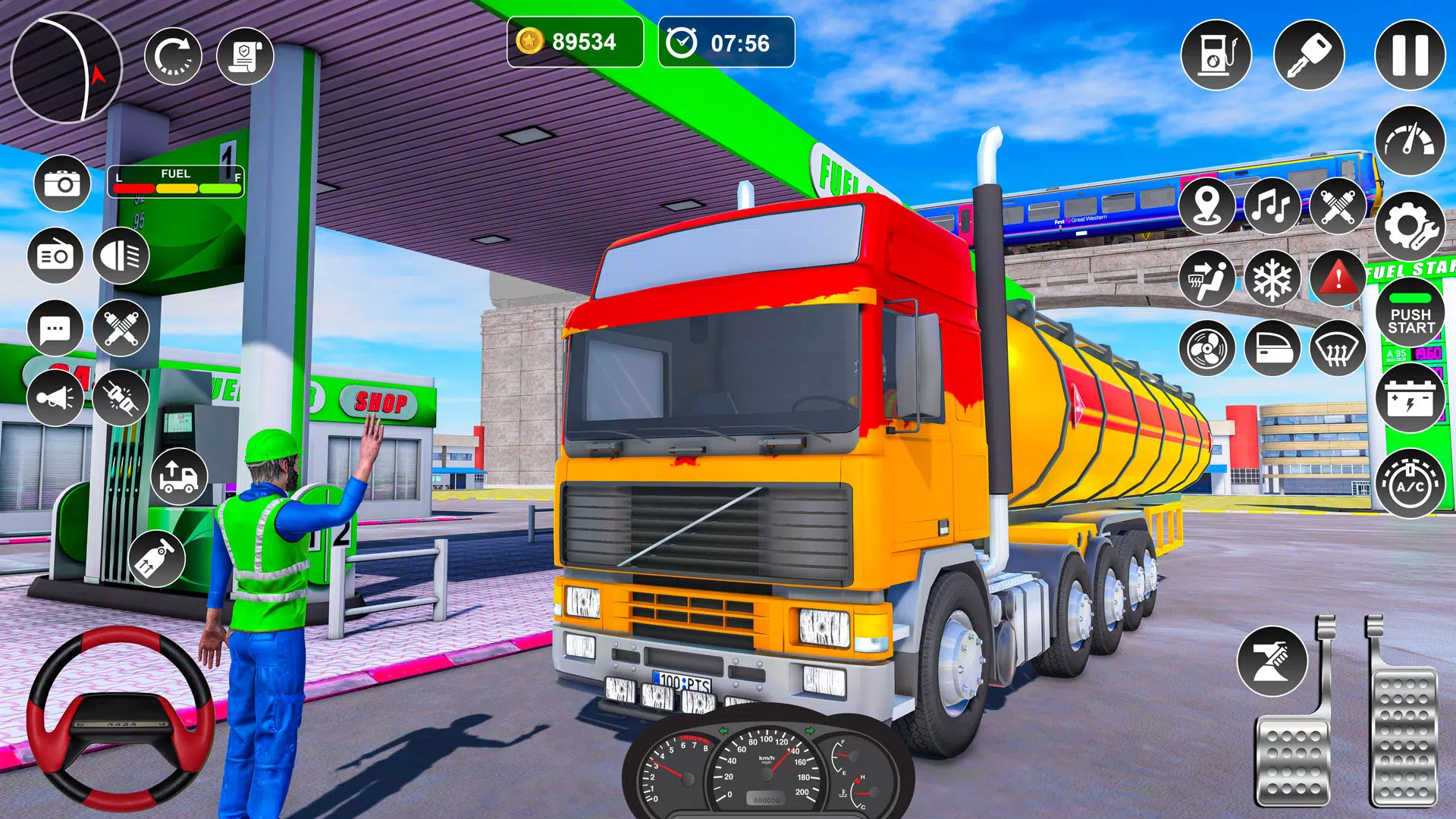Click the battery icon button
Screen dimensions: 1456x819
coord(1410,397)
